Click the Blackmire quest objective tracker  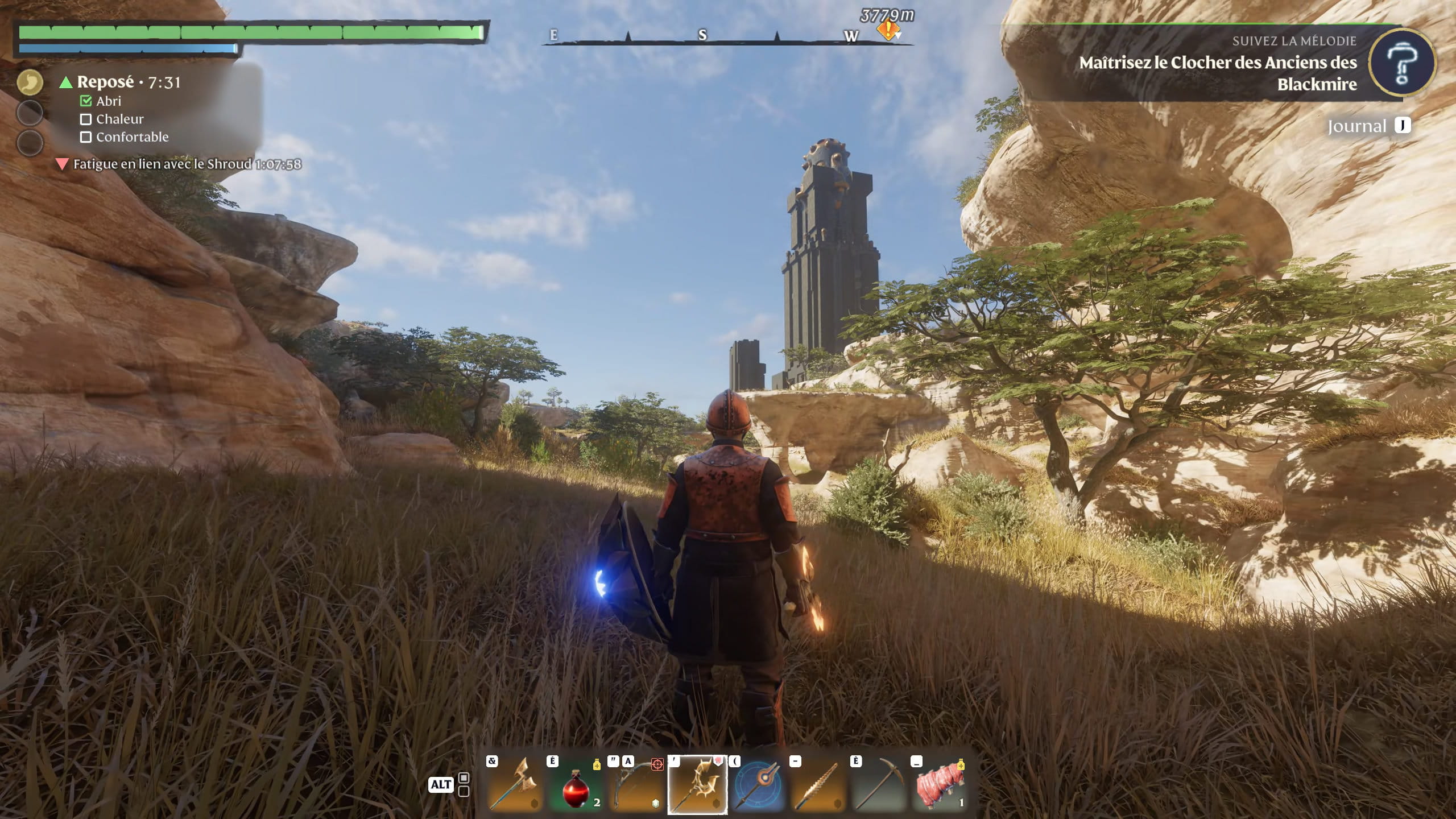pyautogui.click(x=1217, y=73)
